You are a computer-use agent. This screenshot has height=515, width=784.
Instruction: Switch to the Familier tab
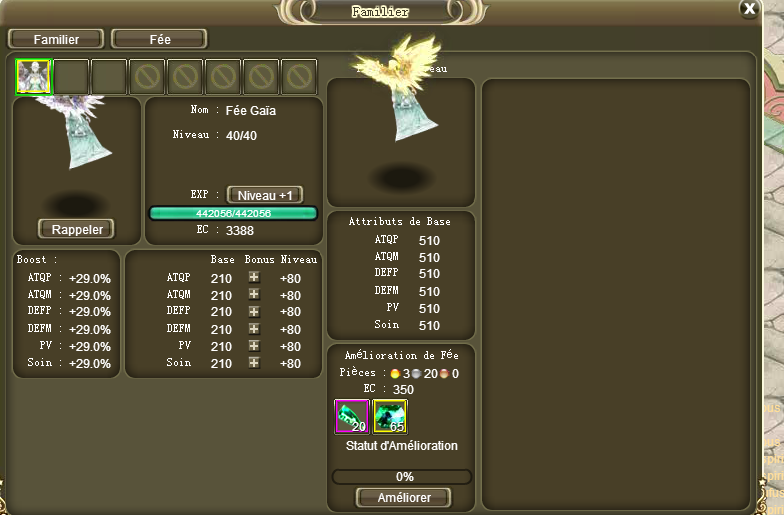coord(56,39)
